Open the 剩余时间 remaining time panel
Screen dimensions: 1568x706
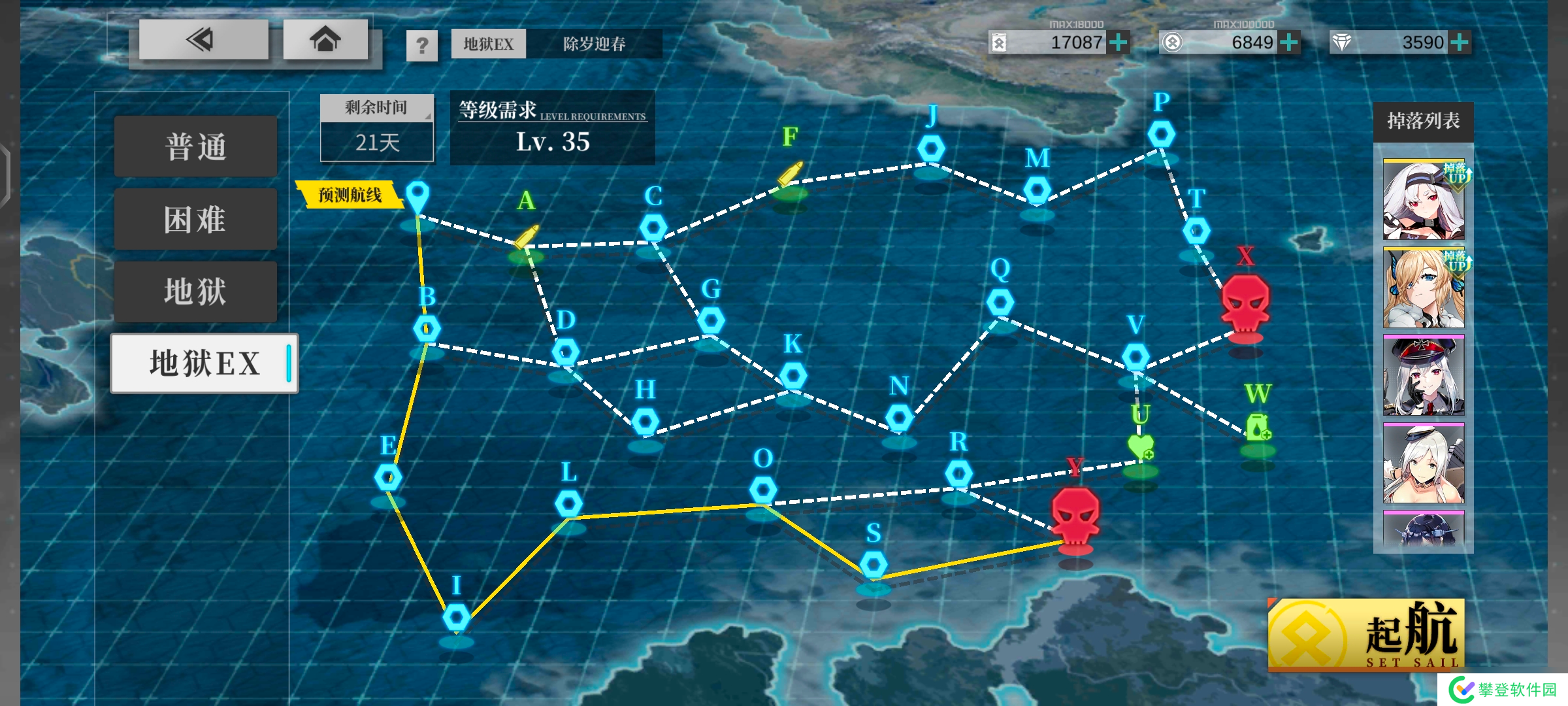click(377, 128)
